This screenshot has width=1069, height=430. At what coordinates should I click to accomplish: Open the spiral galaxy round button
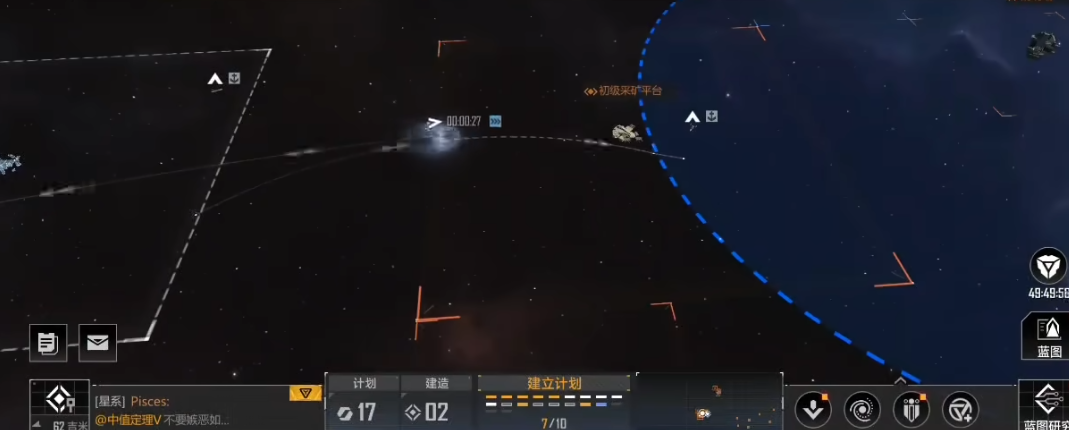point(862,409)
